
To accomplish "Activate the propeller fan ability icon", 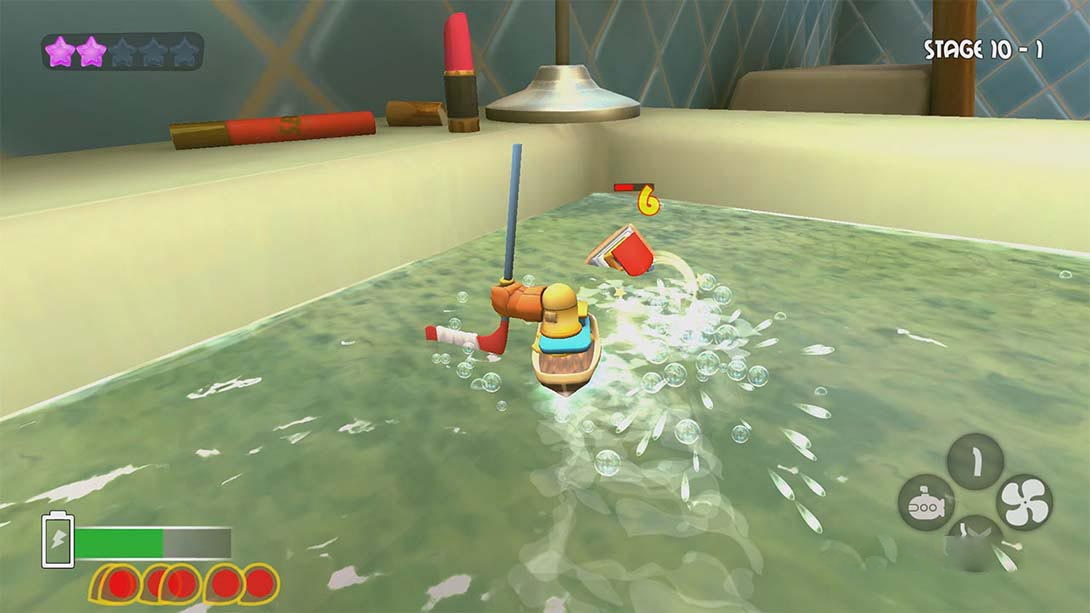I will coord(1024,502).
